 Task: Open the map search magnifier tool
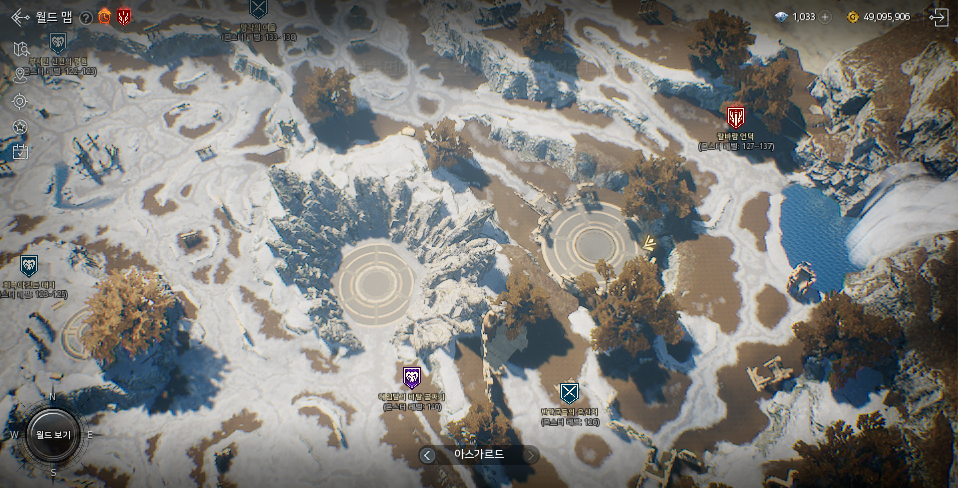(x=21, y=48)
